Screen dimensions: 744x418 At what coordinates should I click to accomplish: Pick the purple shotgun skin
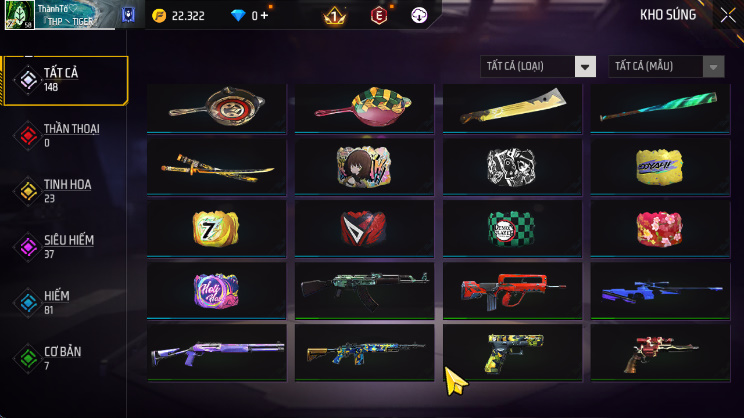[x=217, y=352]
